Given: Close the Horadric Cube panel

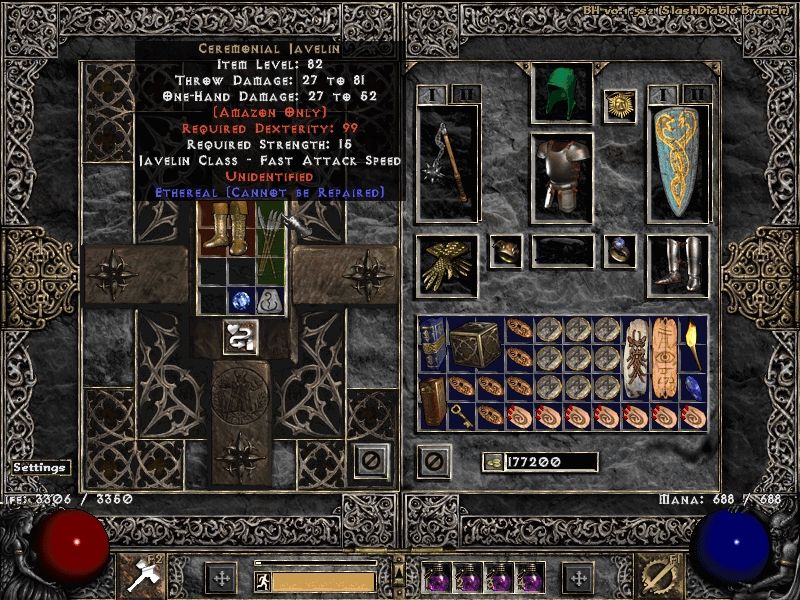Looking at the screenshot, I should (372, 460).
